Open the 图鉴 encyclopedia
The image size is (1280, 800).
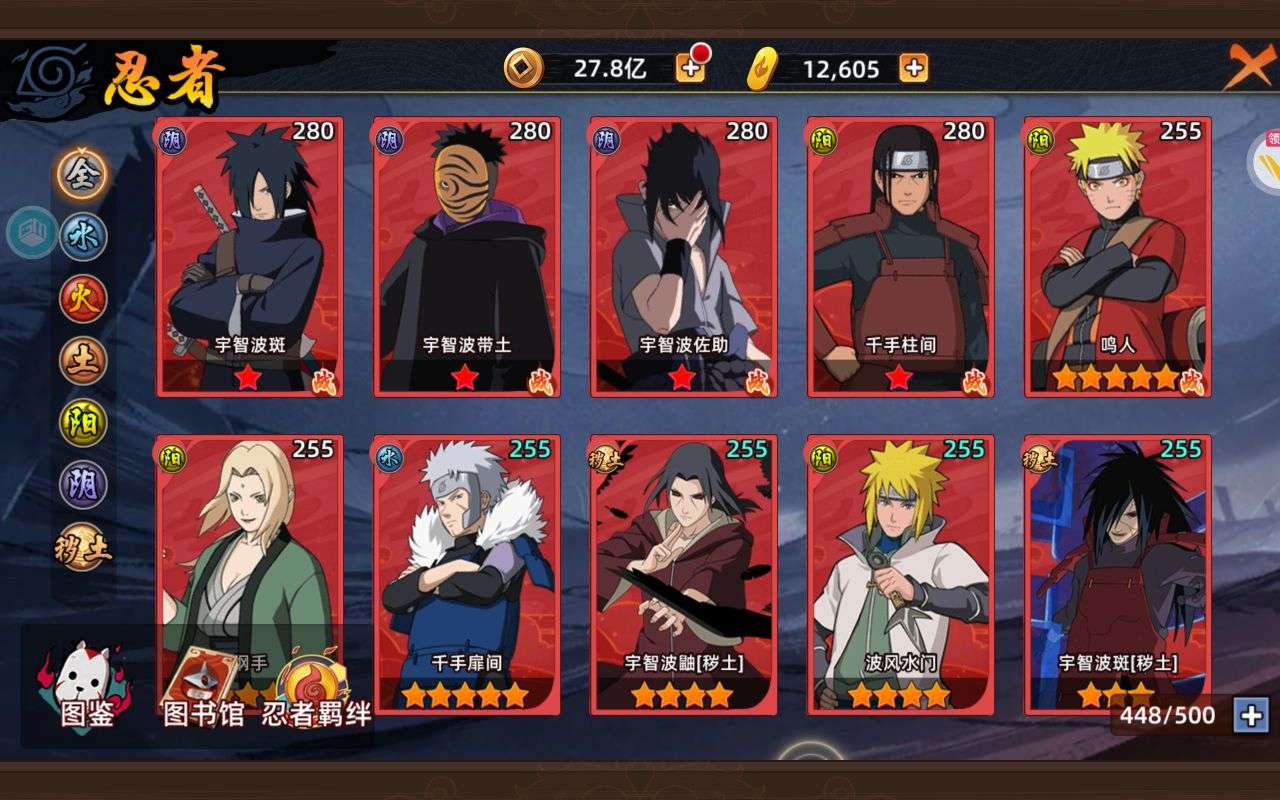pyautogui.click(x=84, y=688)
